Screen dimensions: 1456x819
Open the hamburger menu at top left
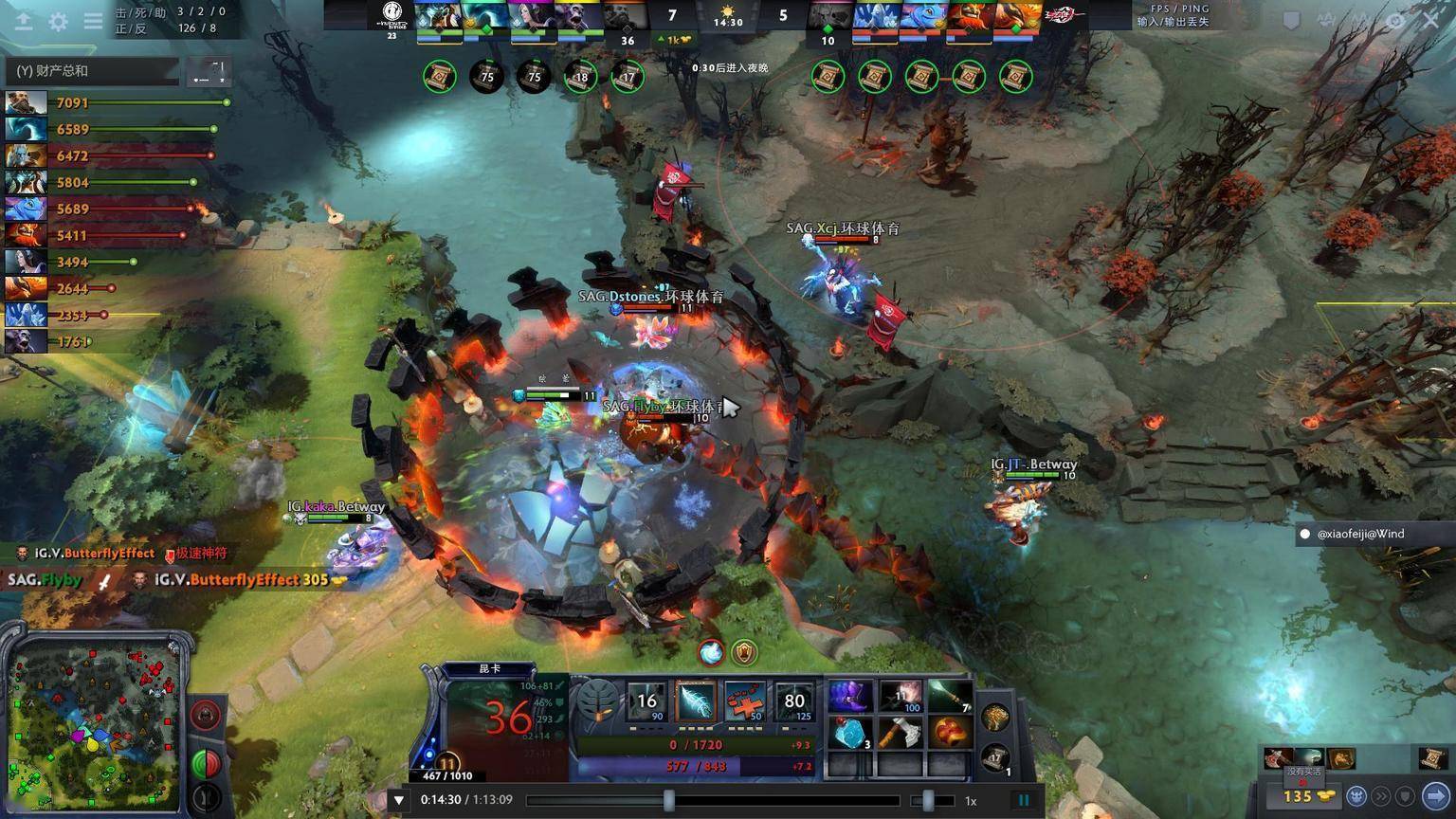click(x=93, y=22)
